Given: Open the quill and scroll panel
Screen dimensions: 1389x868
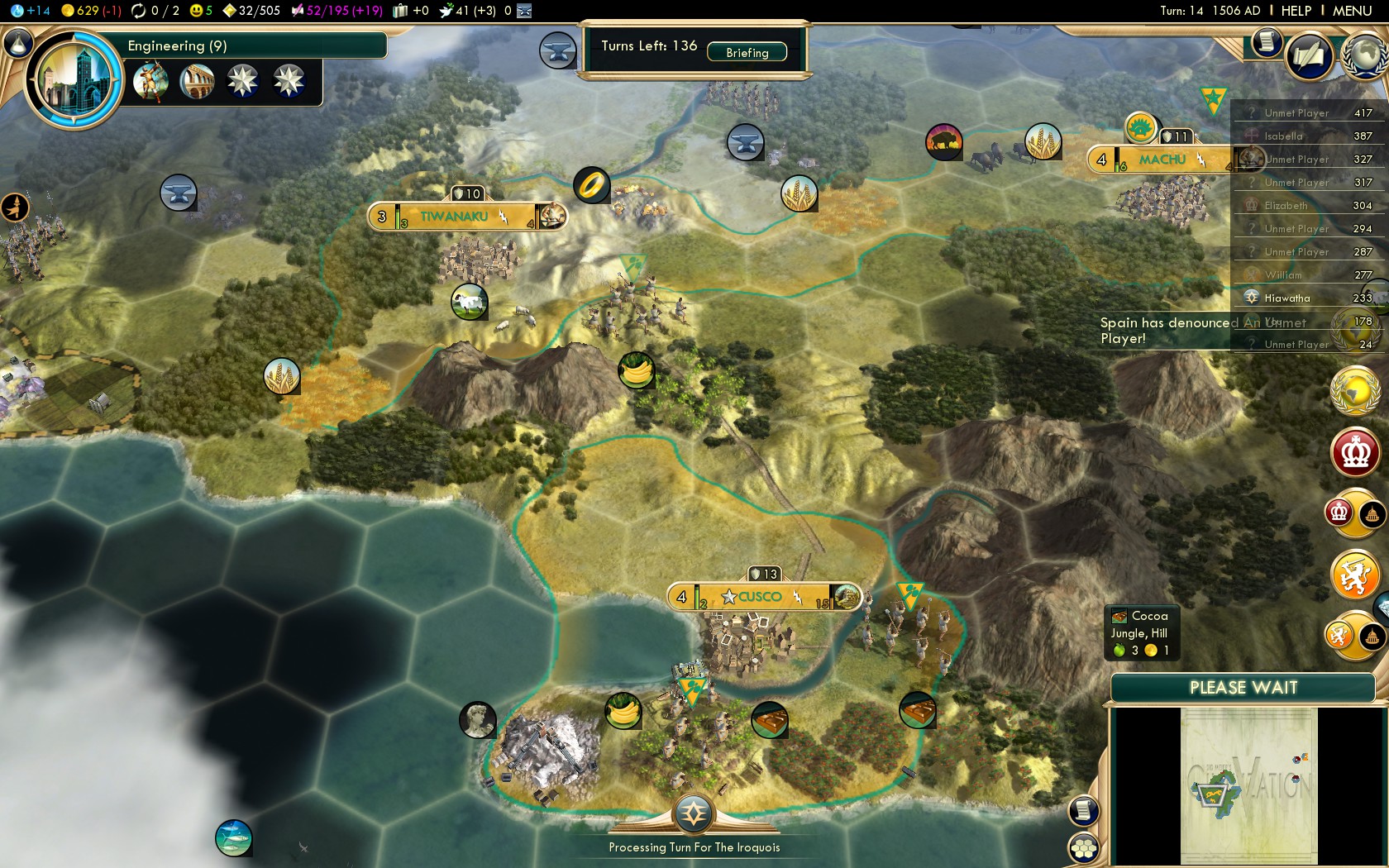Looking at the screenshot, I should pos(1309,56).
